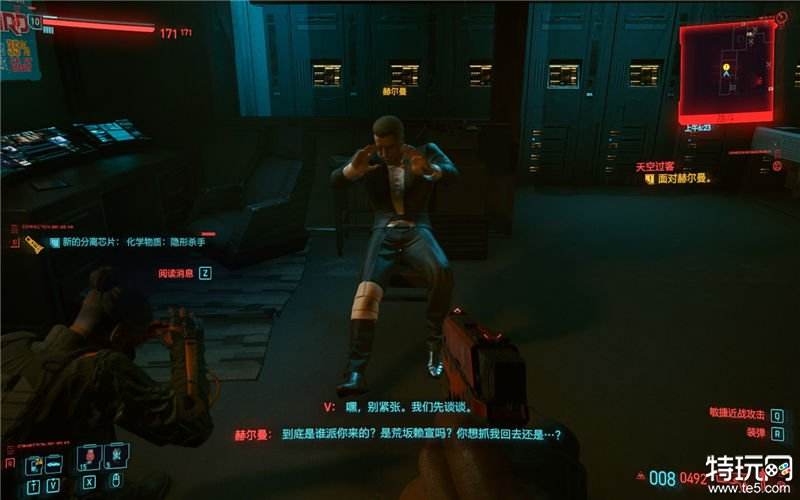800x500 pixels.
Task: Select the grenade gadget quick slot
Action: [116, 458]
